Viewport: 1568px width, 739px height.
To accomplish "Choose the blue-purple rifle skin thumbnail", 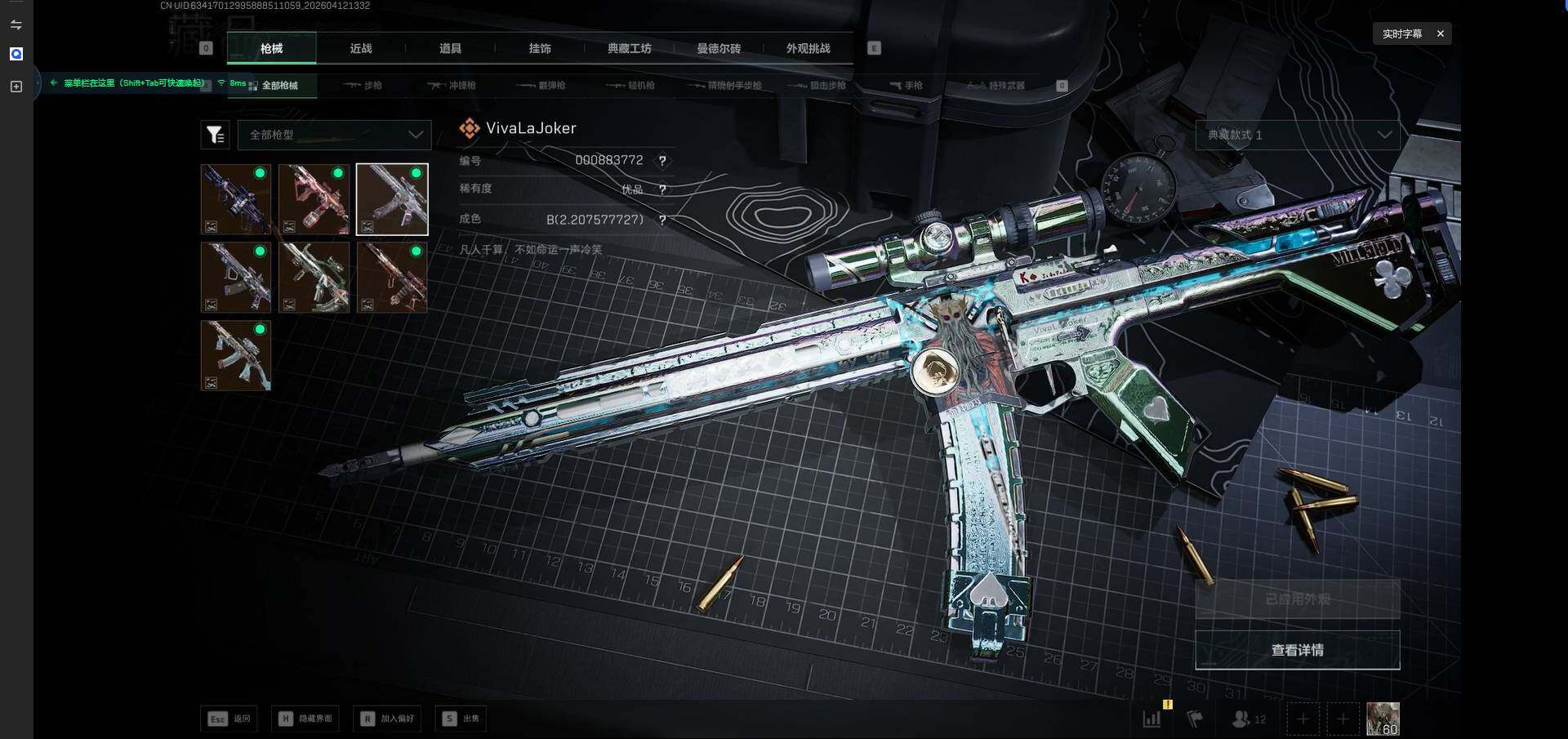I will point(236,199).
